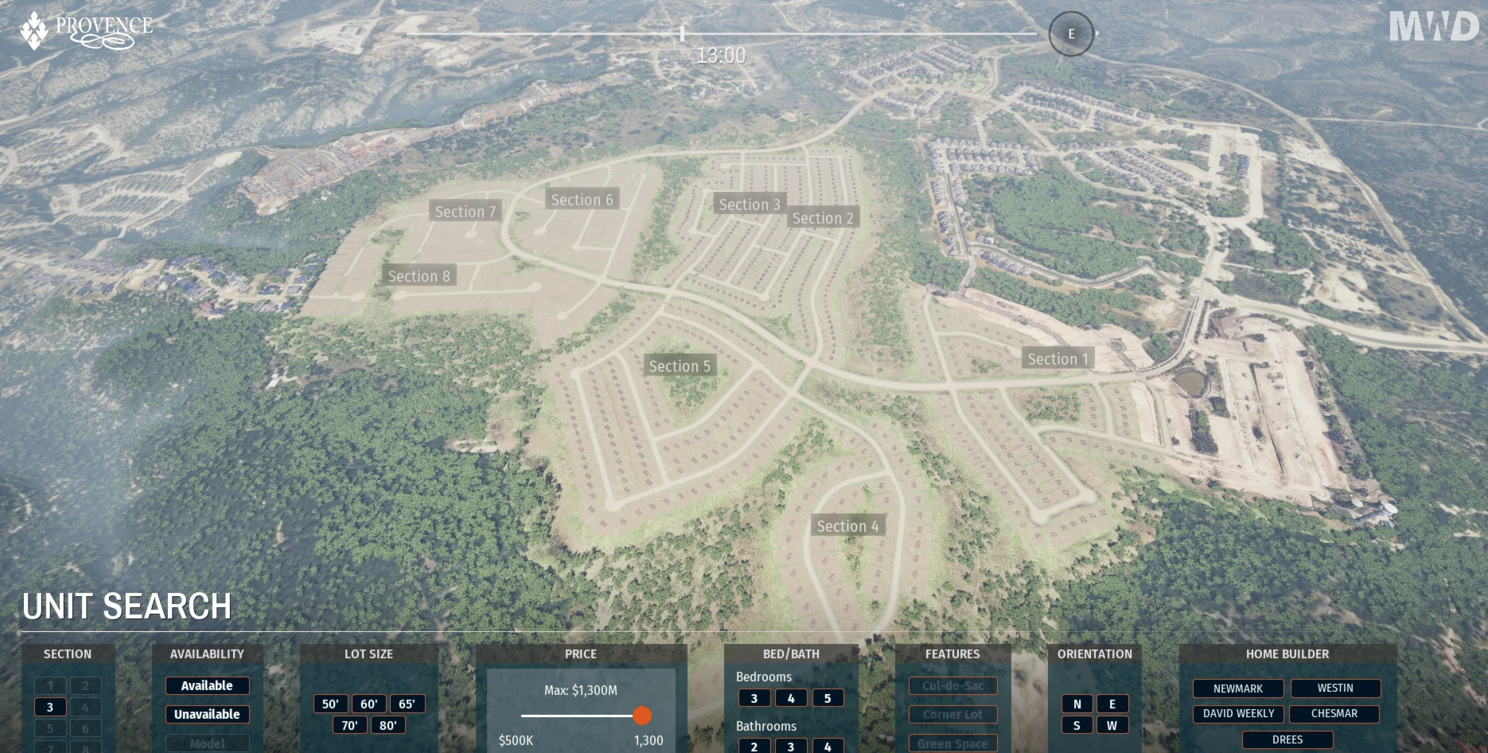
Task: Select section 3 in the Section filter
Action: (x=50, y=707)
